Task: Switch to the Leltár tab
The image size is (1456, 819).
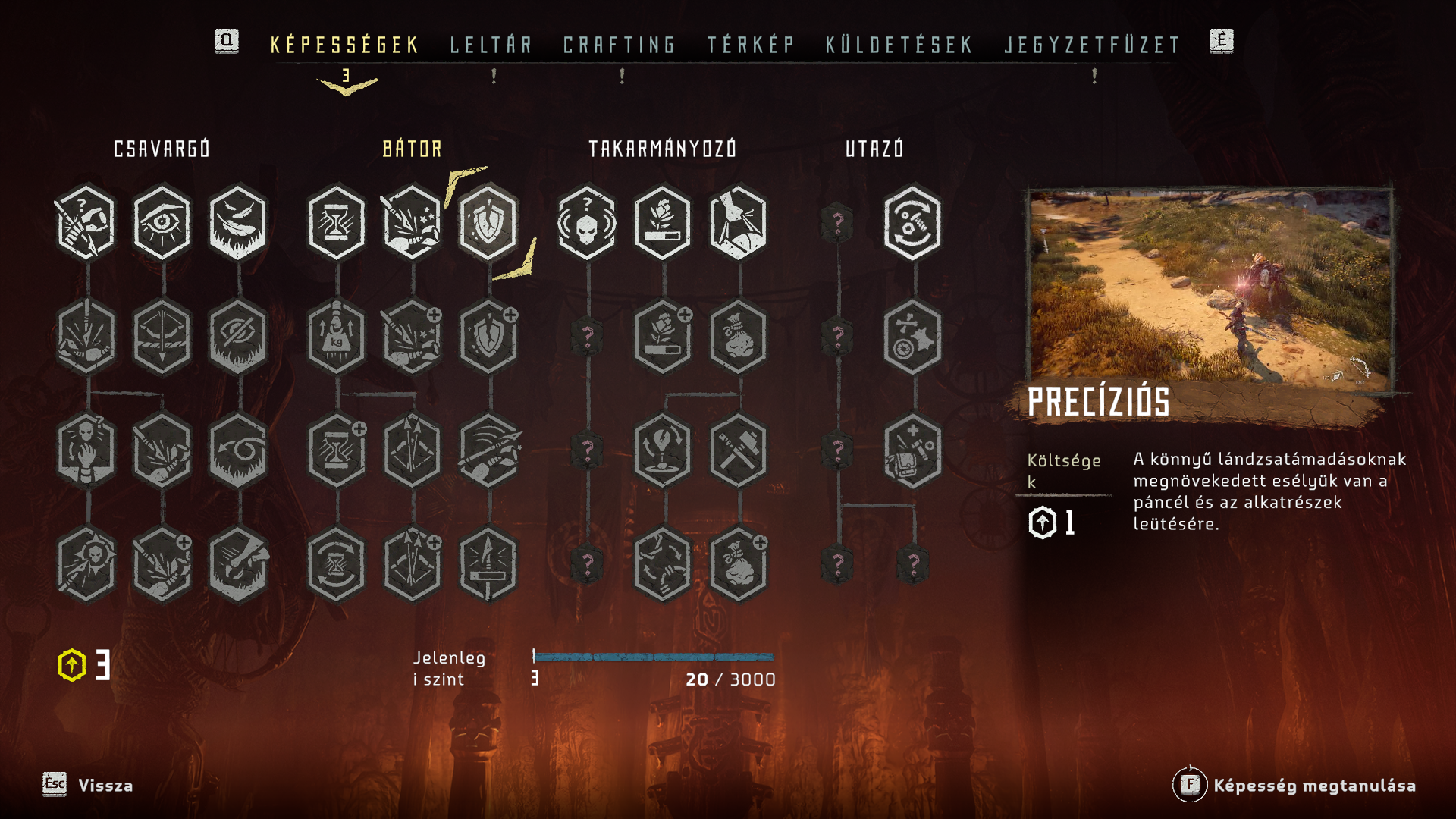Action: [491, 45]
